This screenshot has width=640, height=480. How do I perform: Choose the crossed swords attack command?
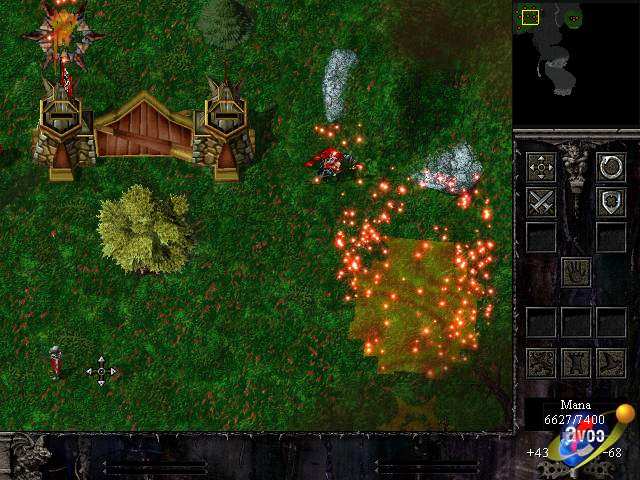[541, 201]
